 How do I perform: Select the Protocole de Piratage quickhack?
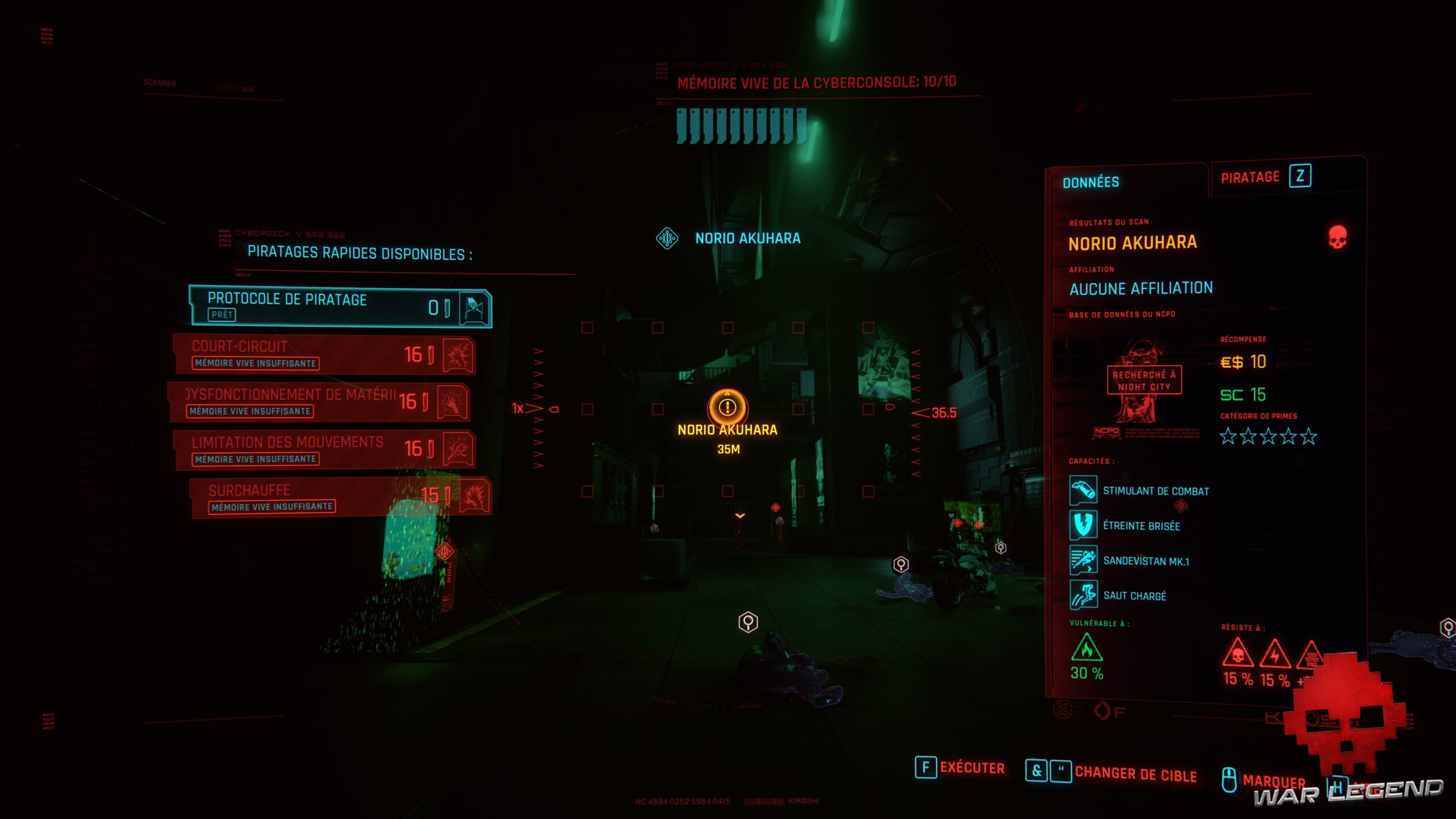point(340,307)
